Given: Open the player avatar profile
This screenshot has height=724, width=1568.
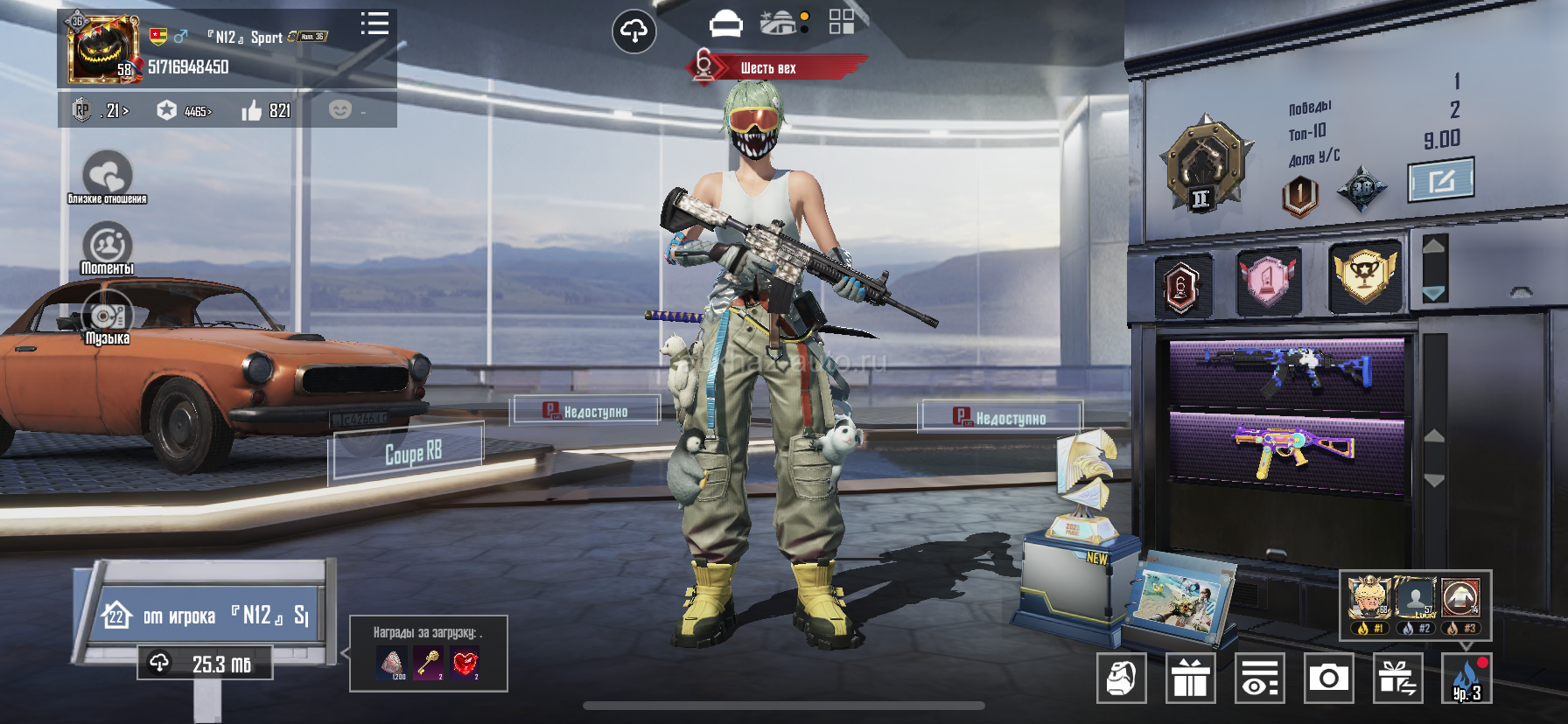Looking at the screenshot, I should pos(103,49).
